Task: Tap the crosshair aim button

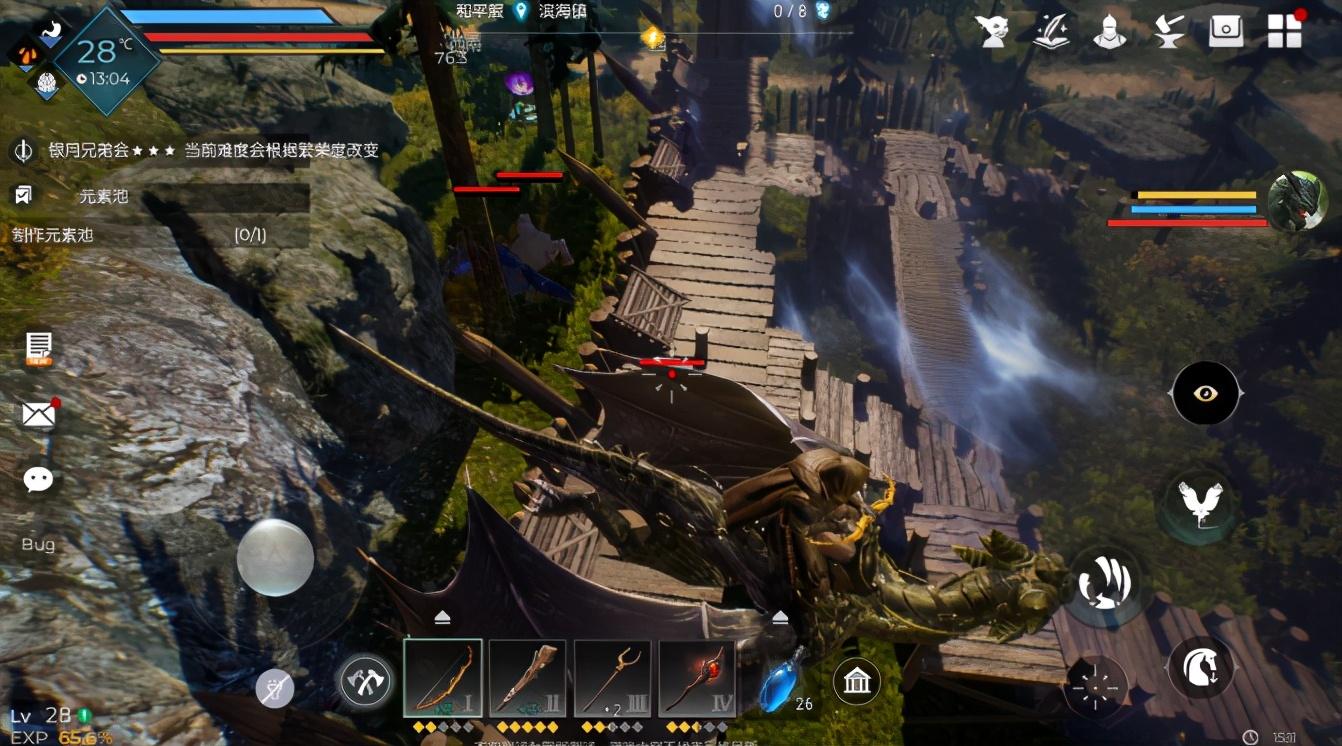Action: 1095,688
